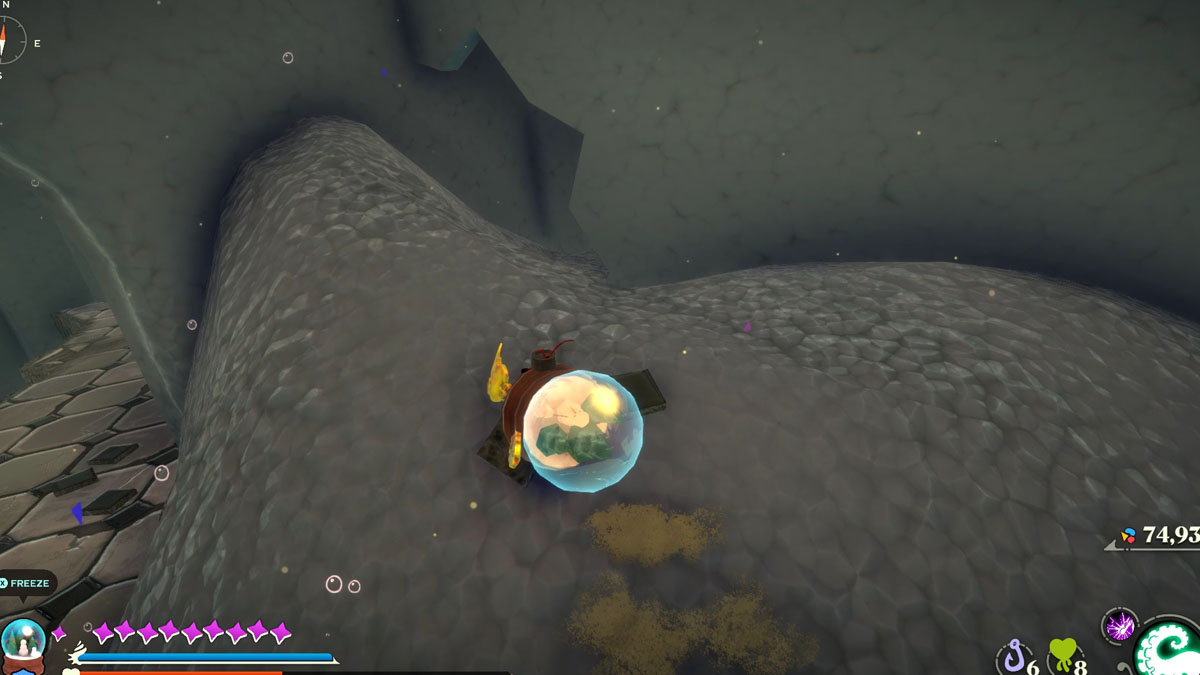The width and height of the screenshot is (1200, 675).
Task: Select the green heart squid item icon
Action: pos(1062,657)
